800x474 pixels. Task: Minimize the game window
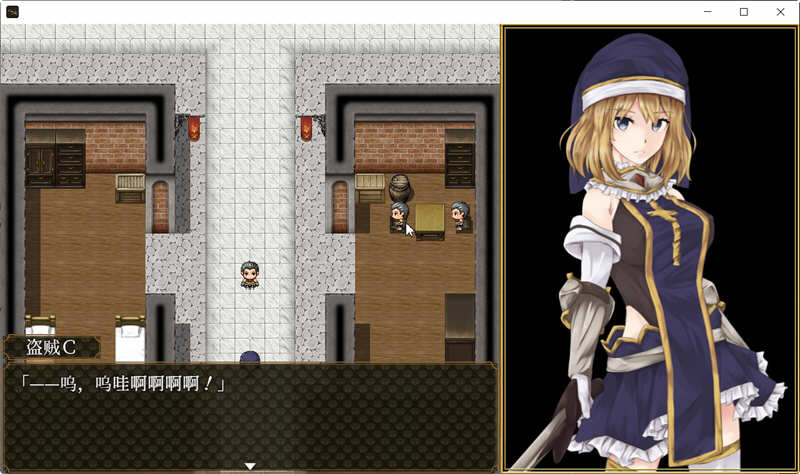707,12
